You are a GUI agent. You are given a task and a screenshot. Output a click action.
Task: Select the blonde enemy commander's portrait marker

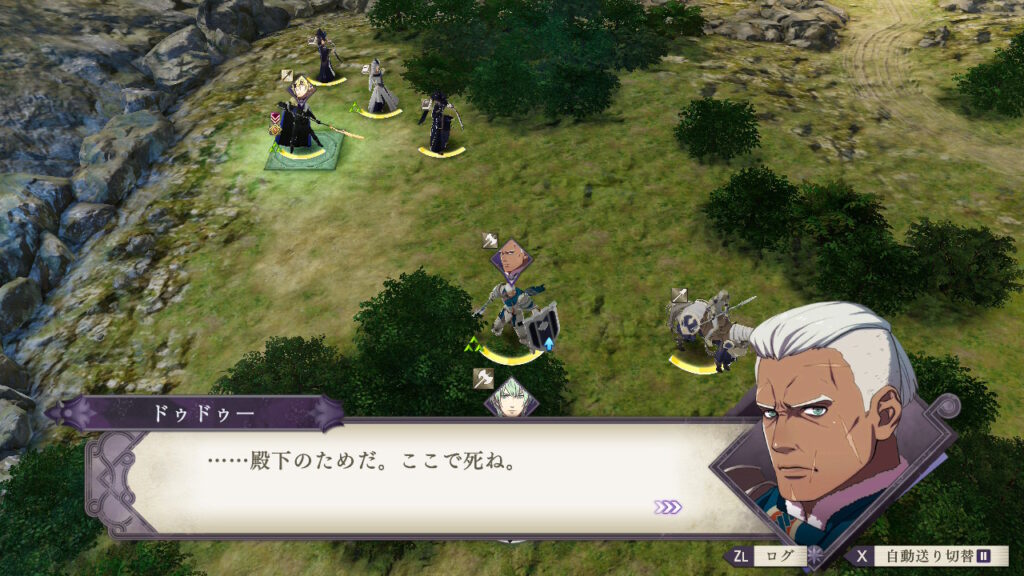pos(302,89)
